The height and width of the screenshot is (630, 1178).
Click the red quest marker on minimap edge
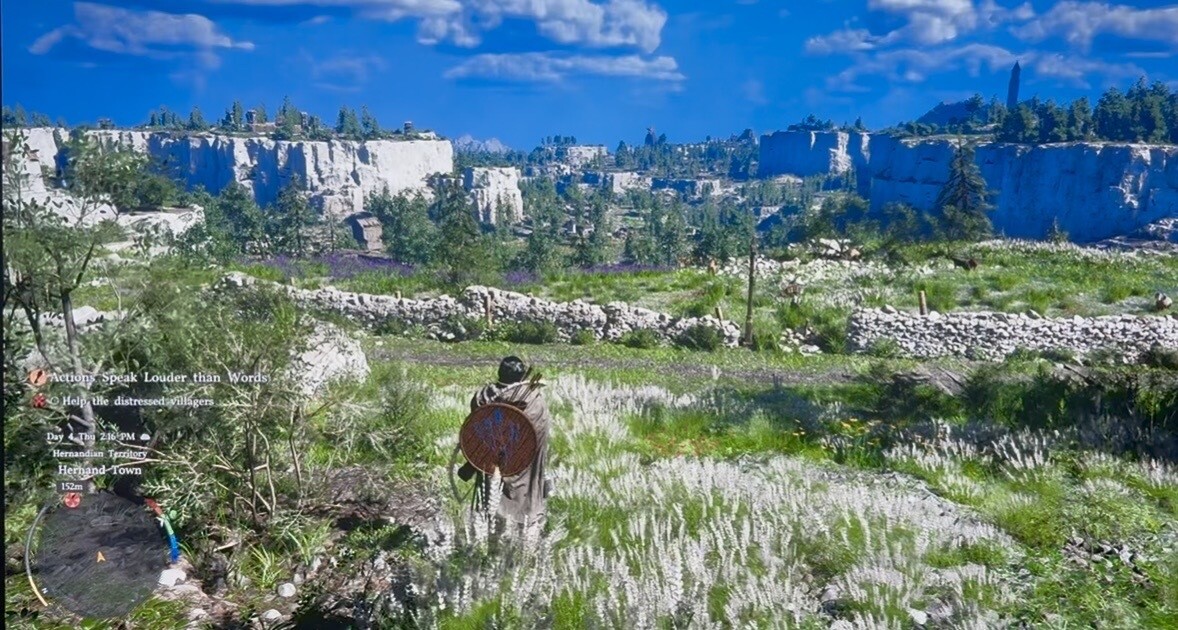pos(72,500)
